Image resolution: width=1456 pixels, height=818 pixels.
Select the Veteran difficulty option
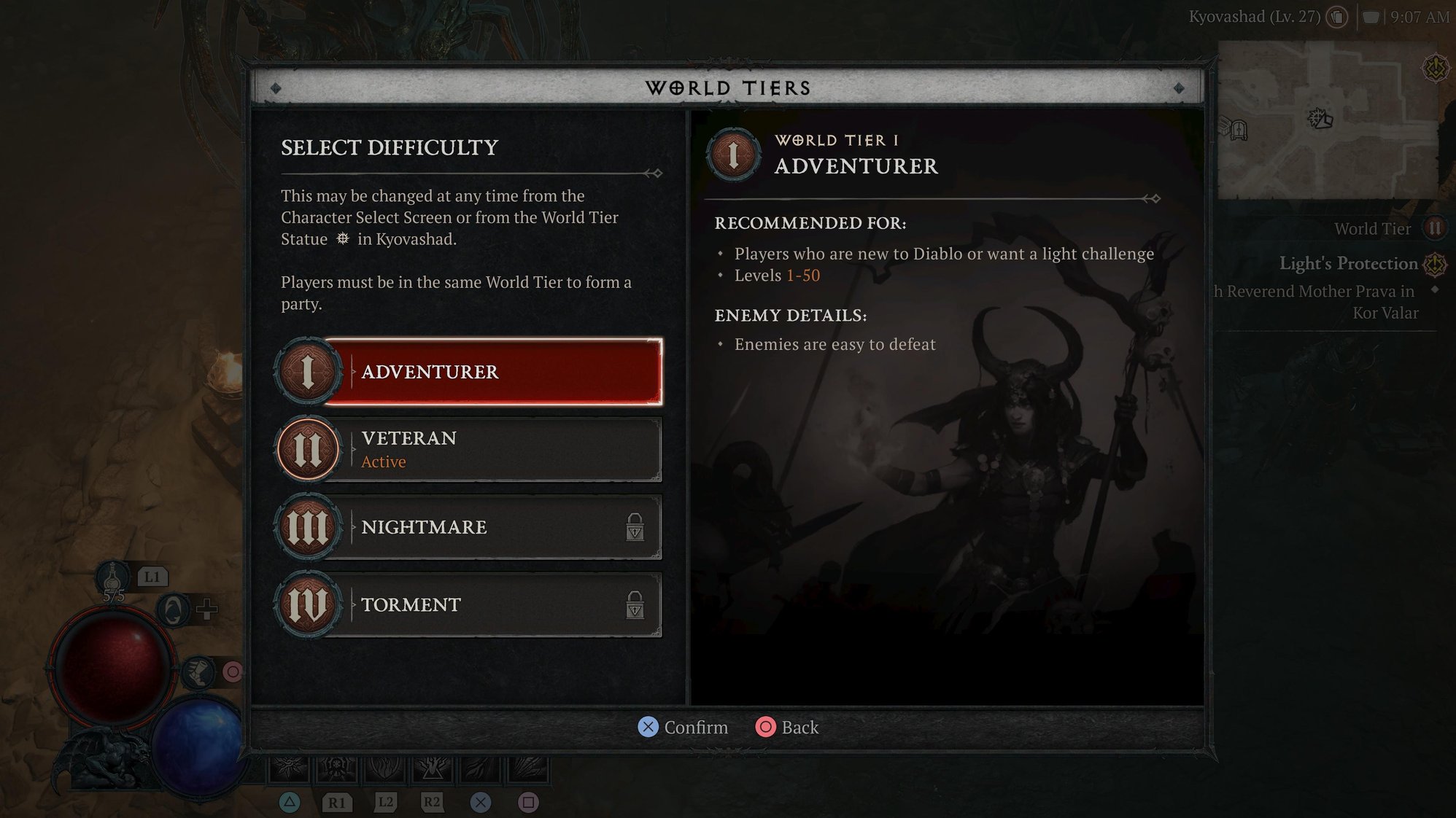click(496, 448)
